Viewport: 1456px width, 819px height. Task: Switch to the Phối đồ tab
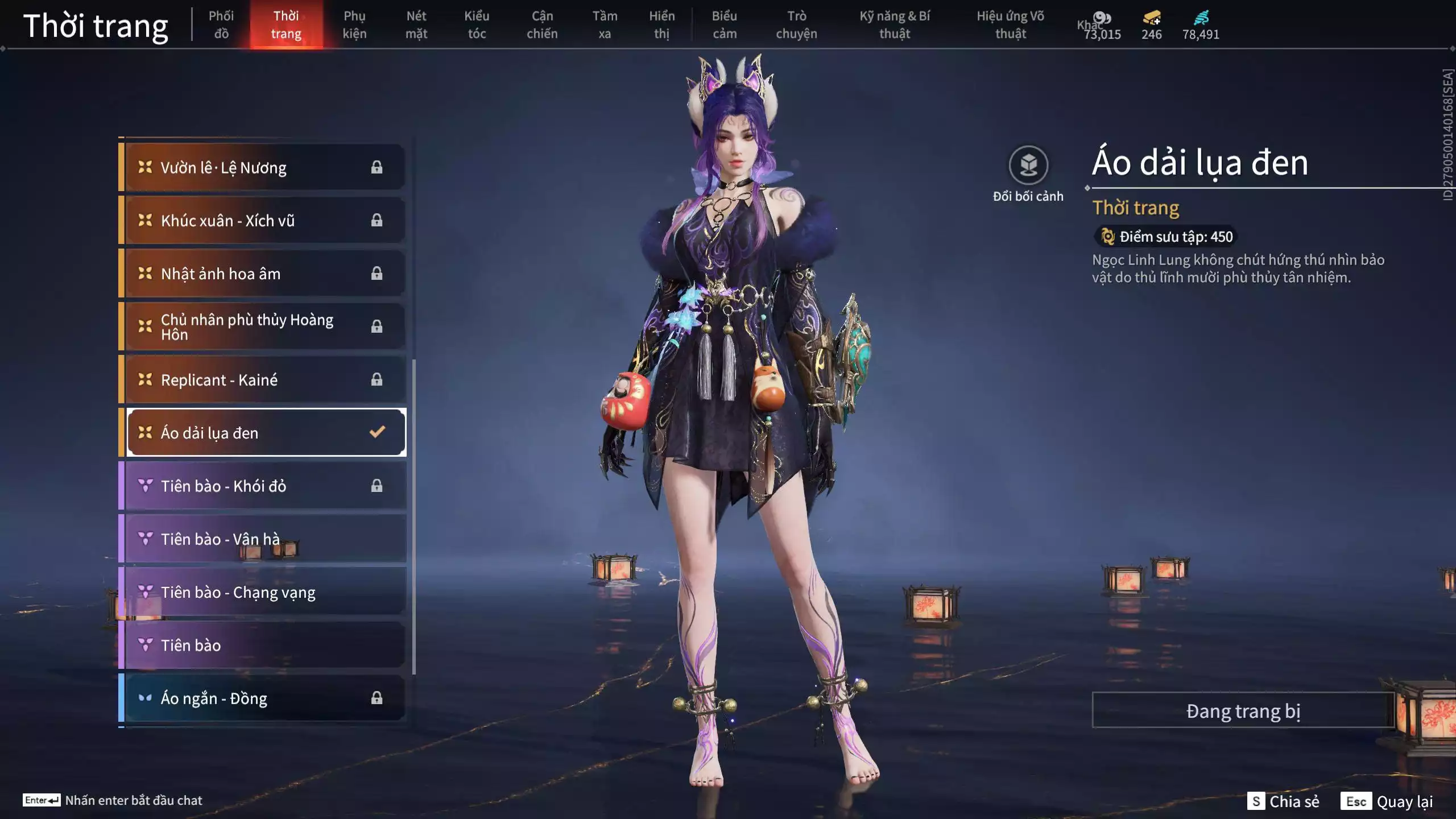coord(221,24)
